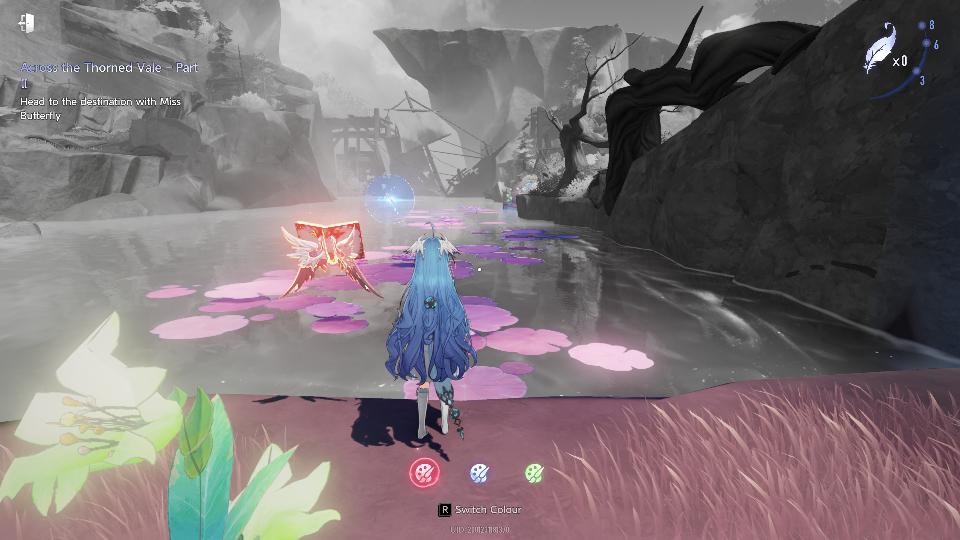The image size is (960, 540).
Task: Choose the blue paint palette colour
Action: coord(480,472)
